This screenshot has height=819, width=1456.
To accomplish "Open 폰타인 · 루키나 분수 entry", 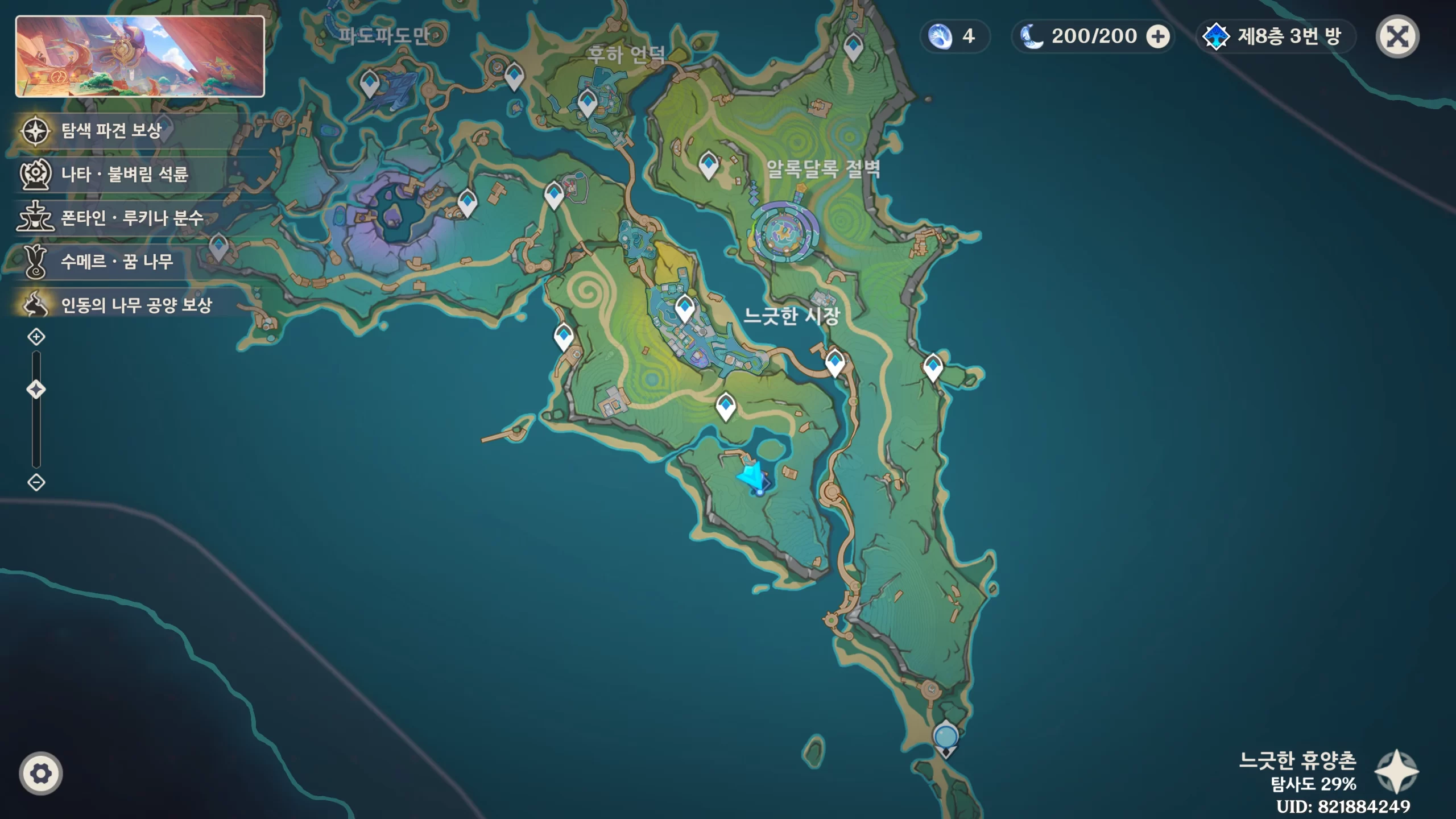I will (x=132, y=218).
